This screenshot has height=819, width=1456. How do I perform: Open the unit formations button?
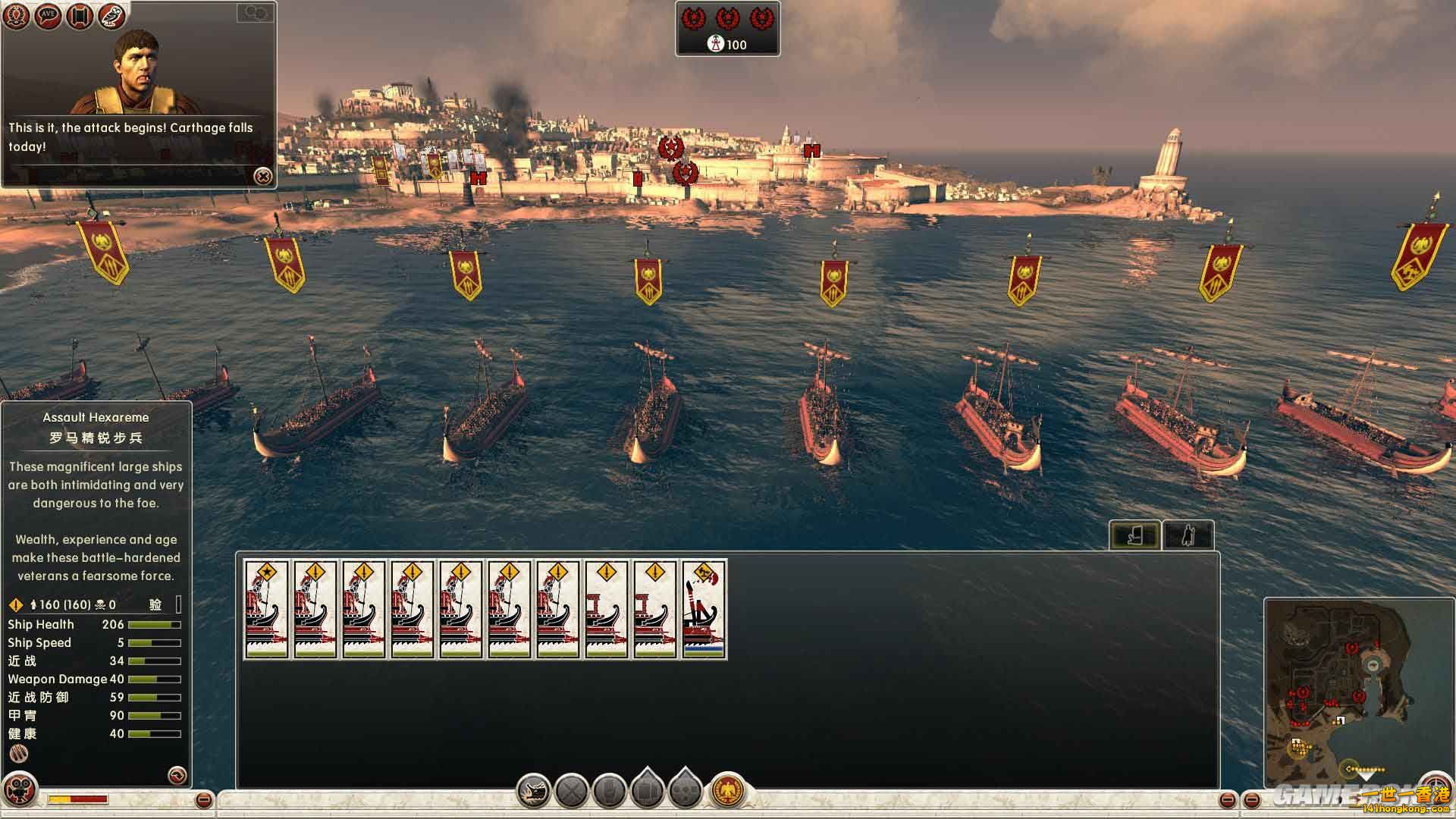[x=648, y=790]
